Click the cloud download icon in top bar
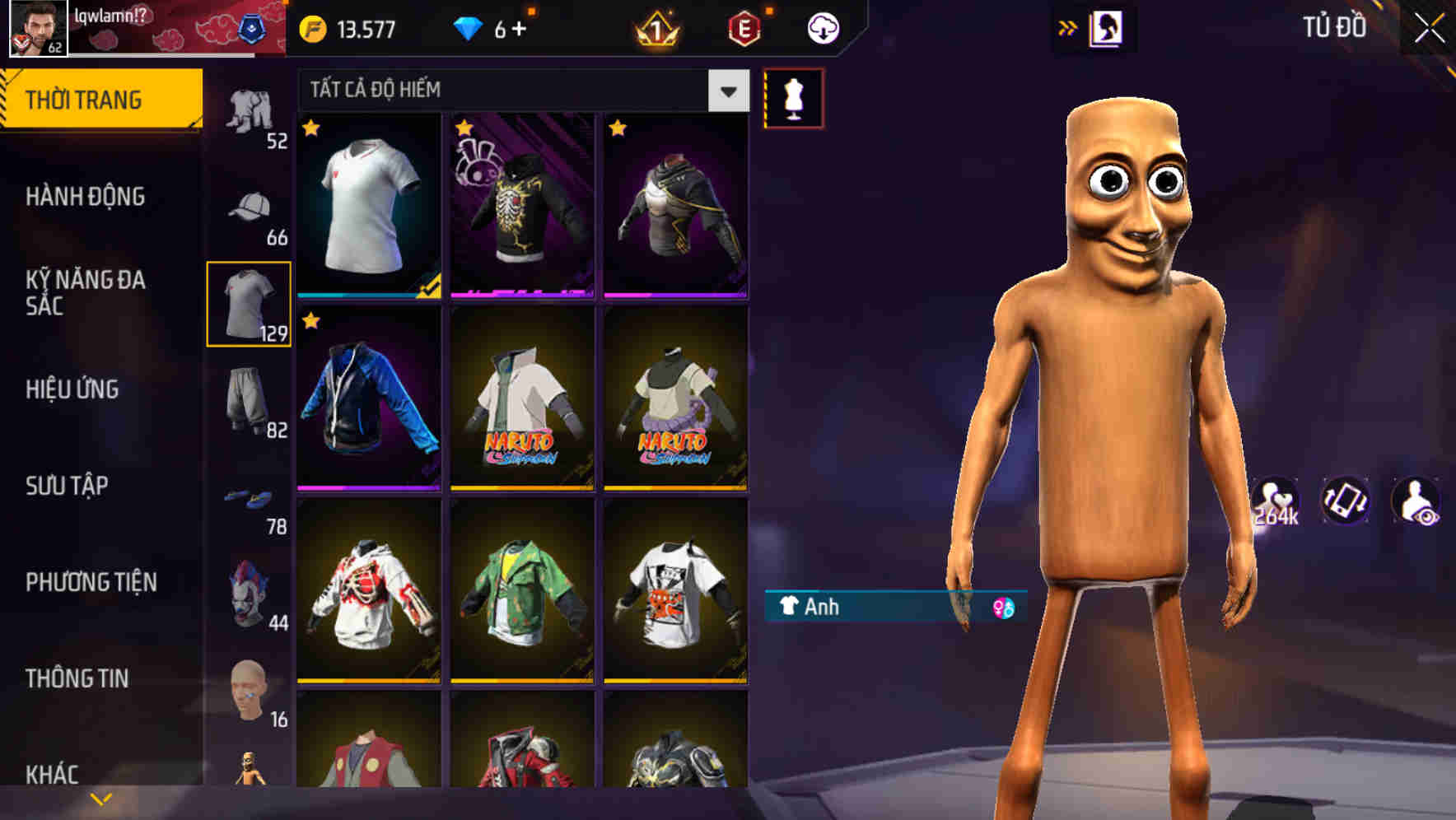 coord(823,27)
